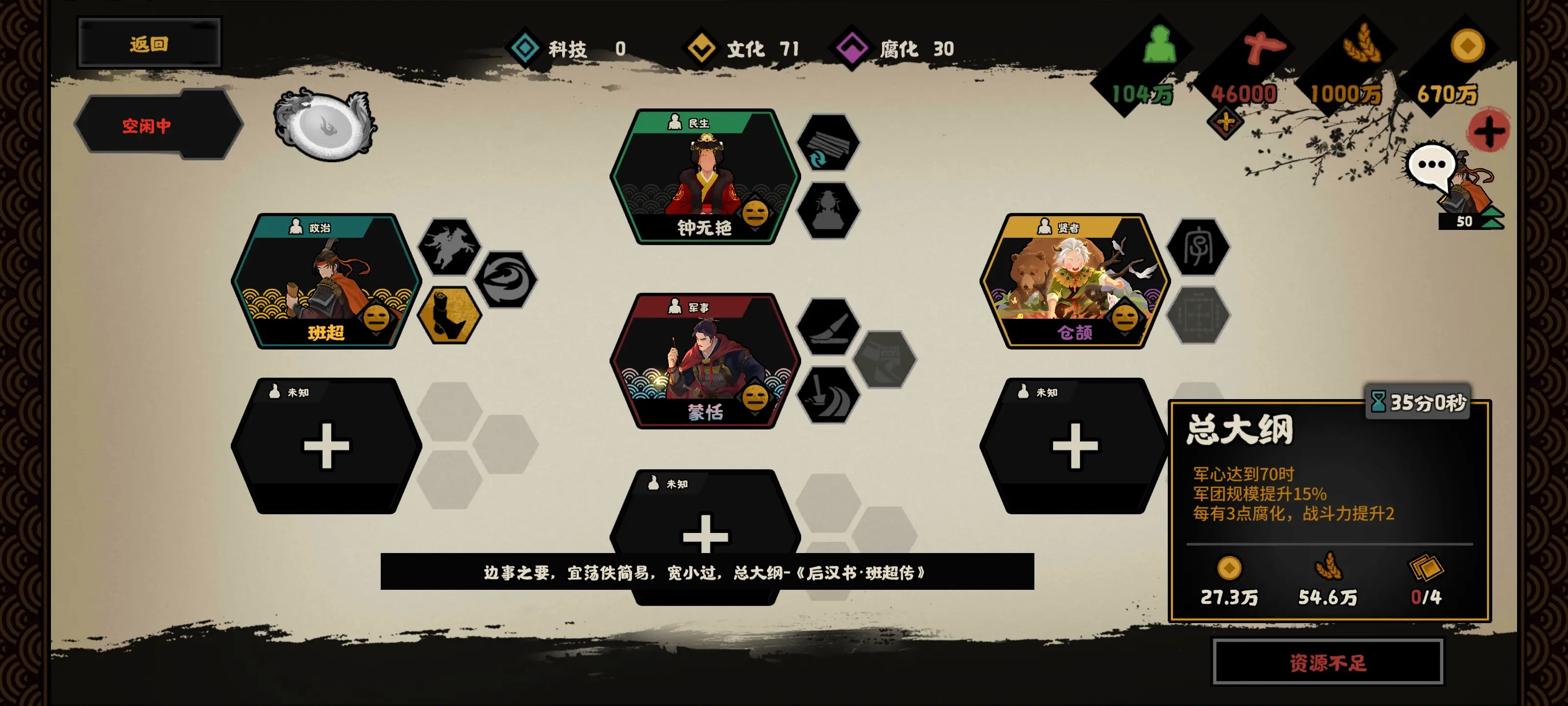Click the blue 科技 diamond icon
Screen dimensions: 1568x706
point(524,49)
